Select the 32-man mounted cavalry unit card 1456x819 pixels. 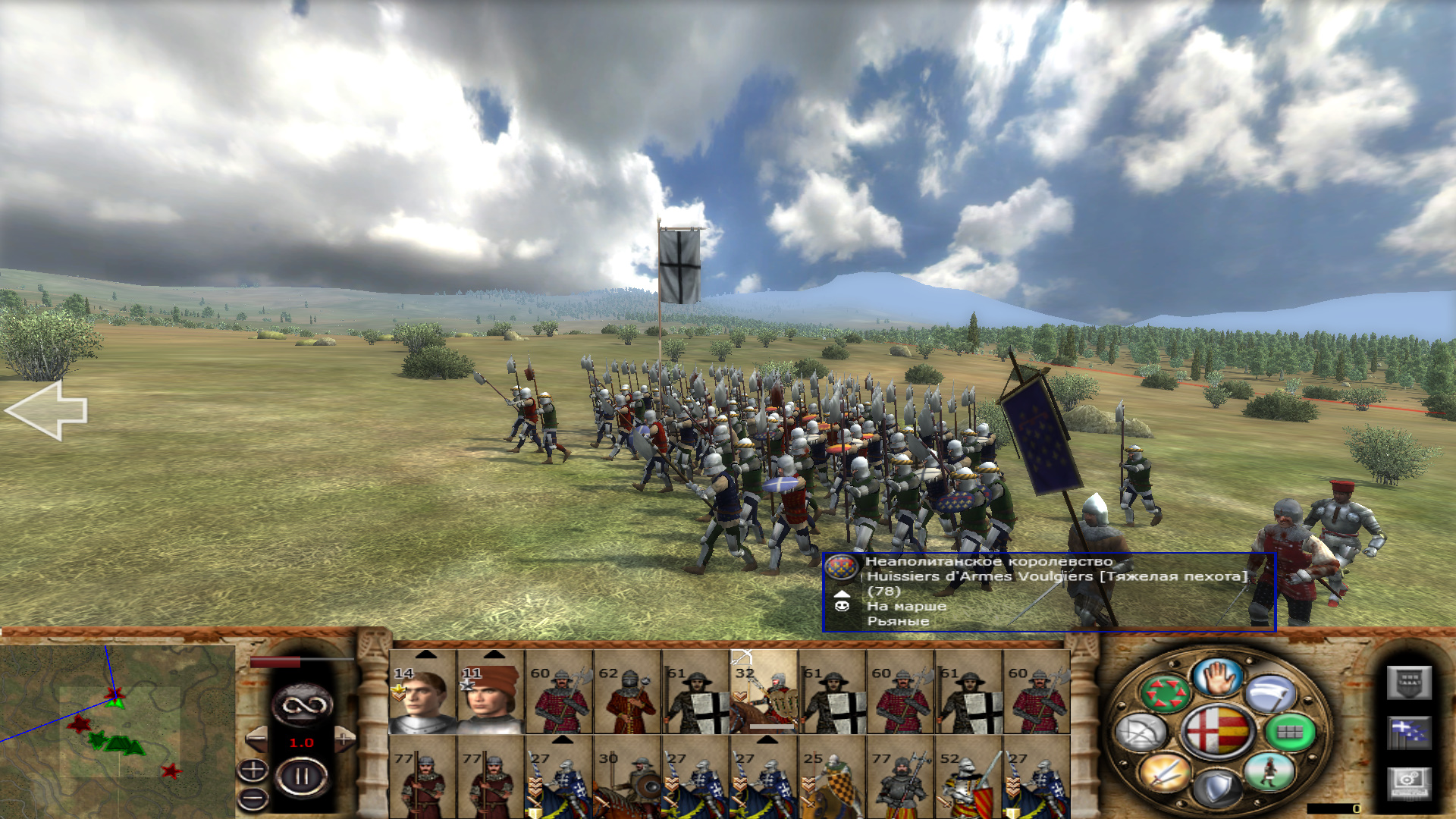coord(764,692)
